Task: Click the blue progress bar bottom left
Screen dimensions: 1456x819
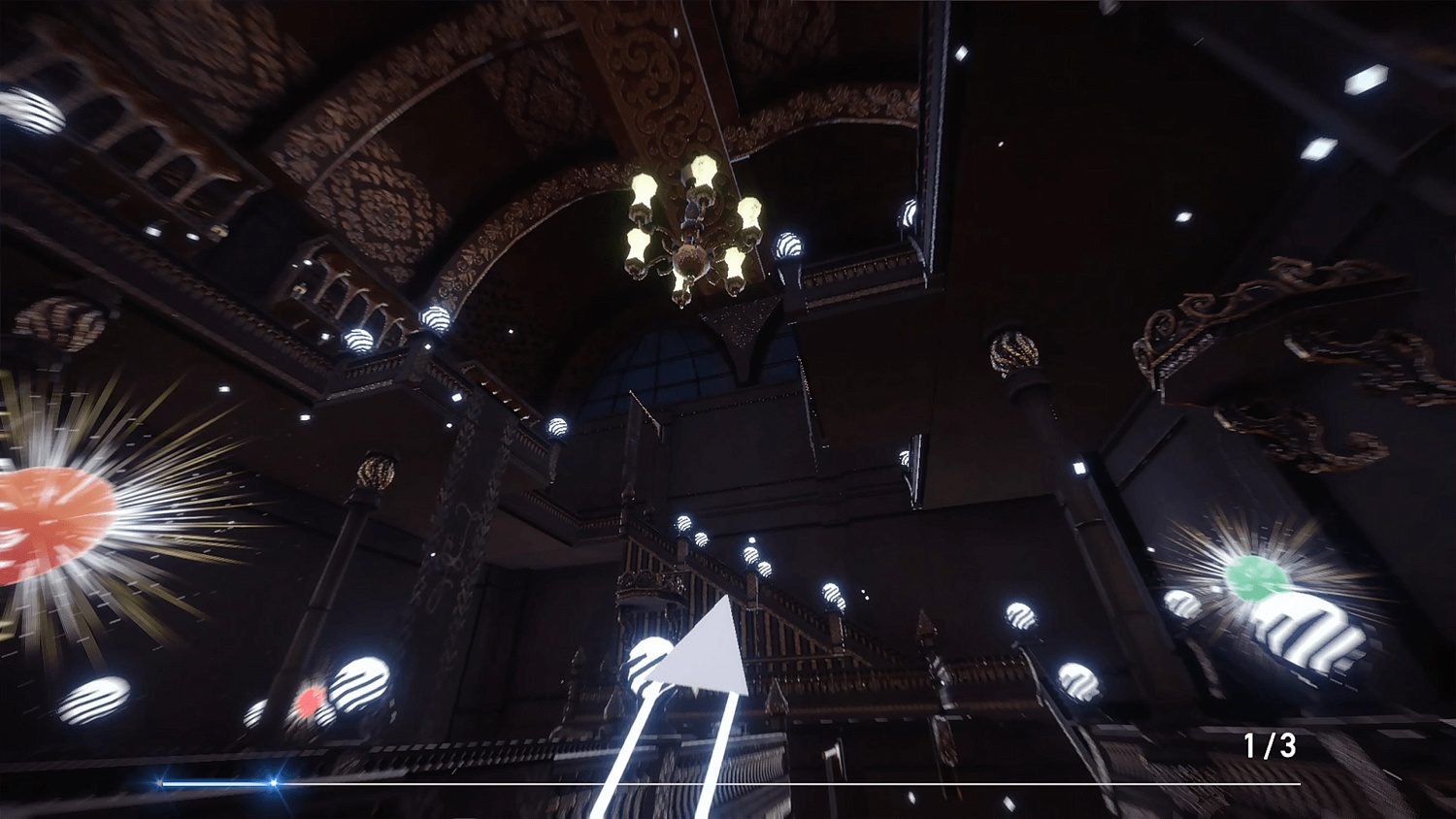Action: point(214,782)
